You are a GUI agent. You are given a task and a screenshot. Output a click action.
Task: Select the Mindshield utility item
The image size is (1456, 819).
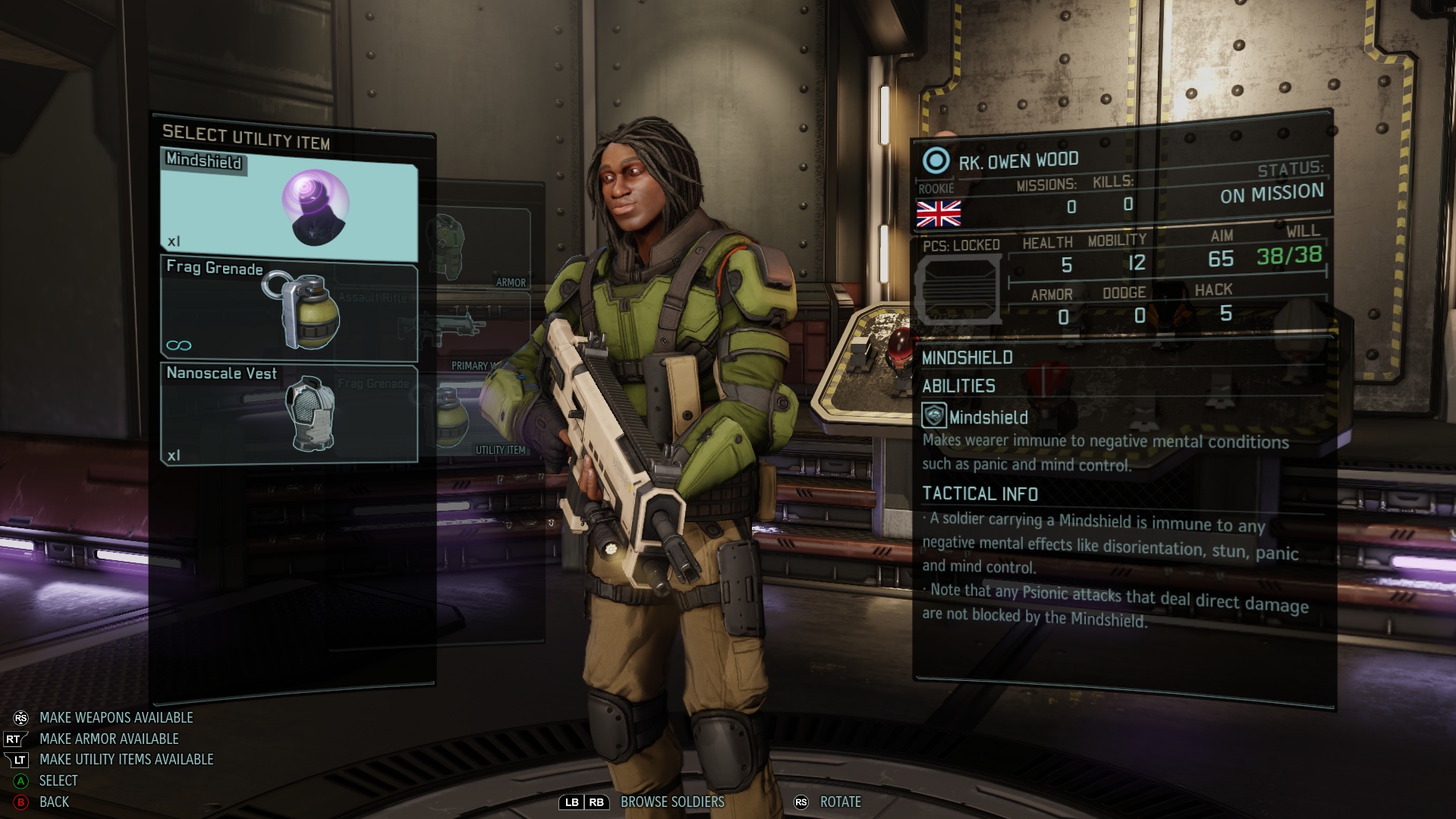coord(289,201)
